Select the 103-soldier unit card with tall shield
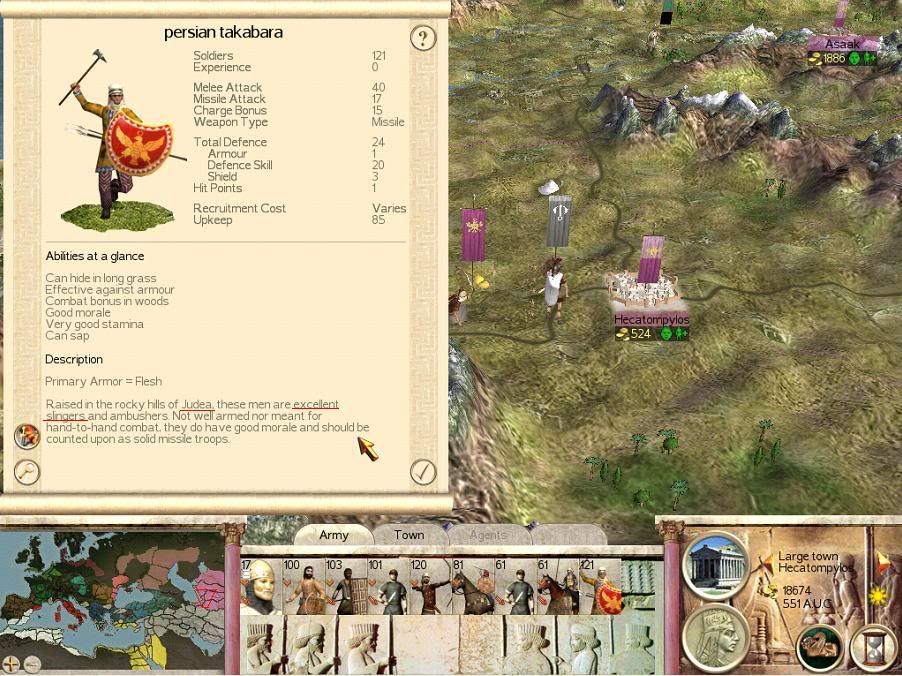This screenshot has height=676, width=902. (x=345, y=586)
